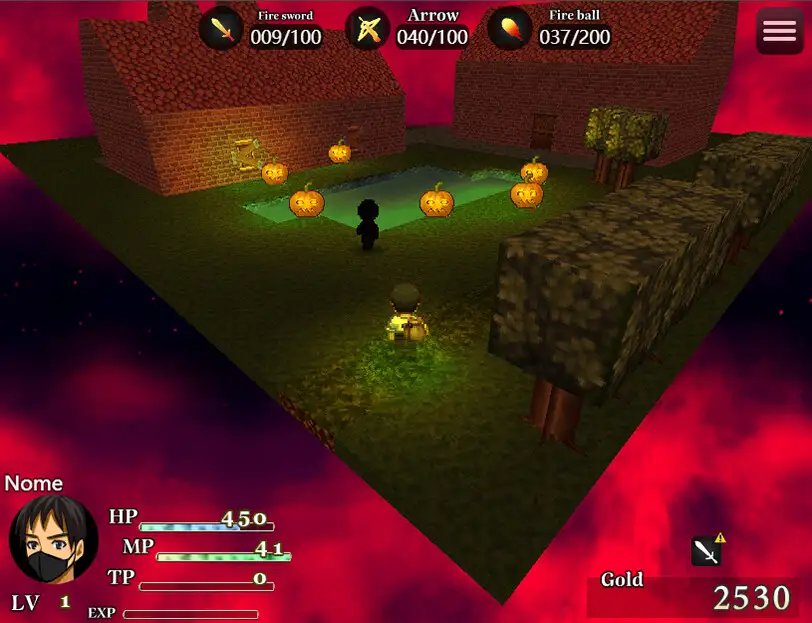
Task: Open the hamburger menu button
Action: click(x=779, y=31)
